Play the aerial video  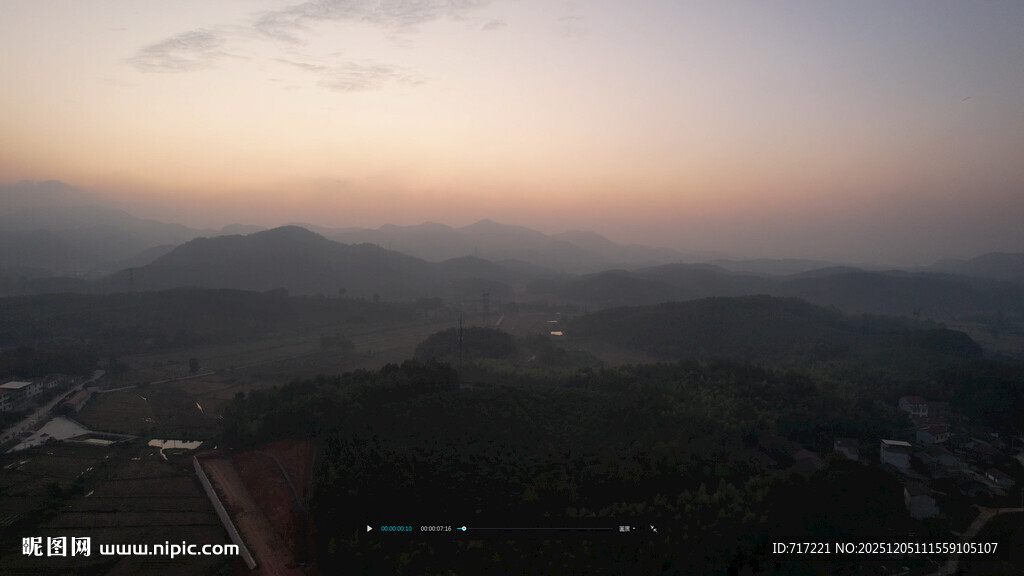[369, 528]
